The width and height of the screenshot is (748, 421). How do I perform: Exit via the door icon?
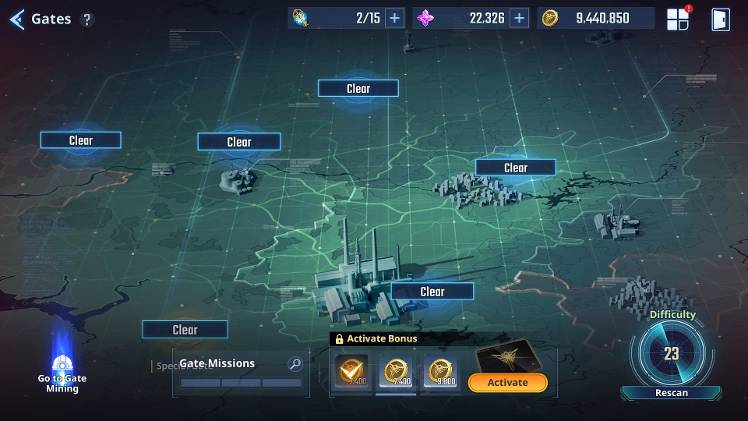[720, 19]
